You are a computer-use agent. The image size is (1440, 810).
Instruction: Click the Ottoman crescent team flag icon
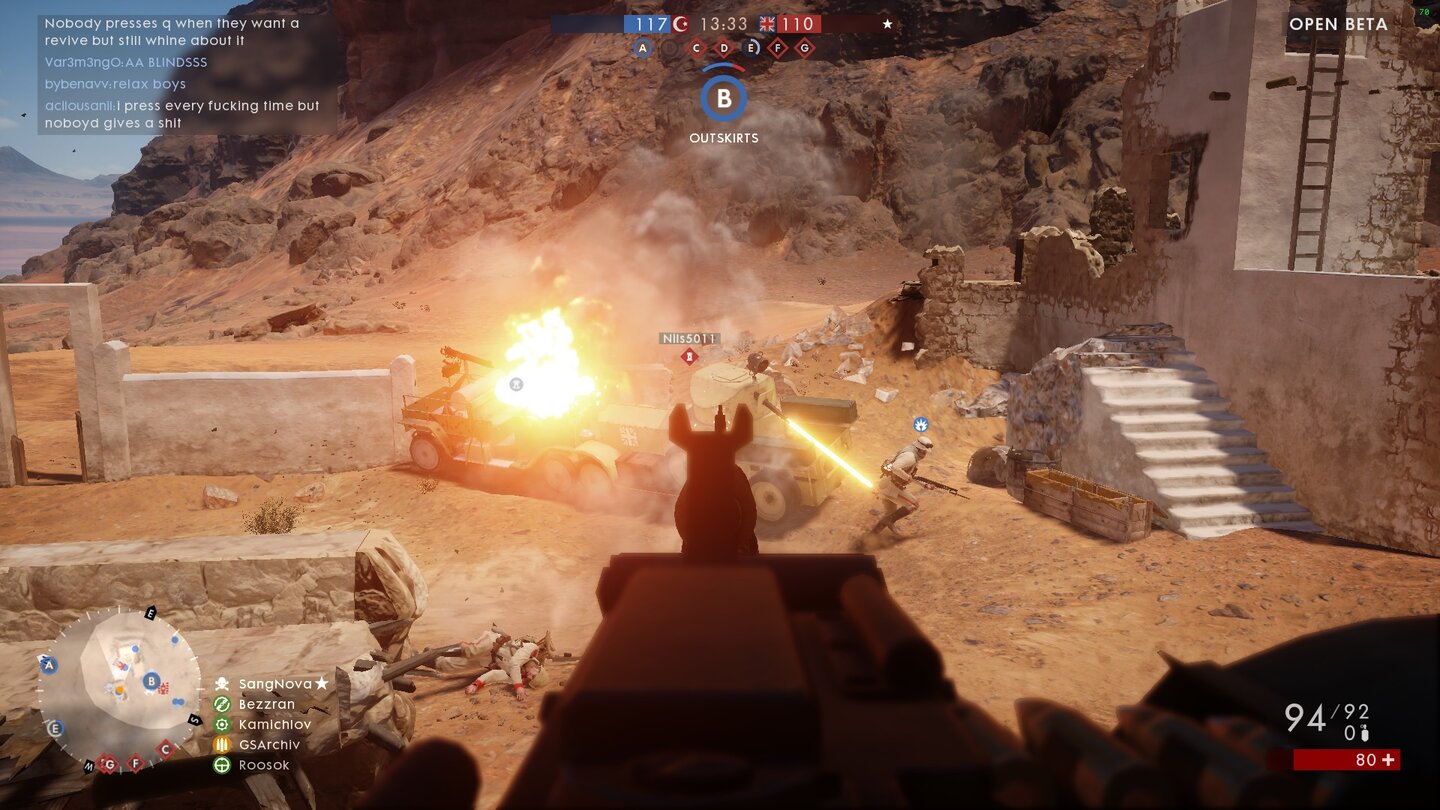pyautogui.click(x=681, y=24)
